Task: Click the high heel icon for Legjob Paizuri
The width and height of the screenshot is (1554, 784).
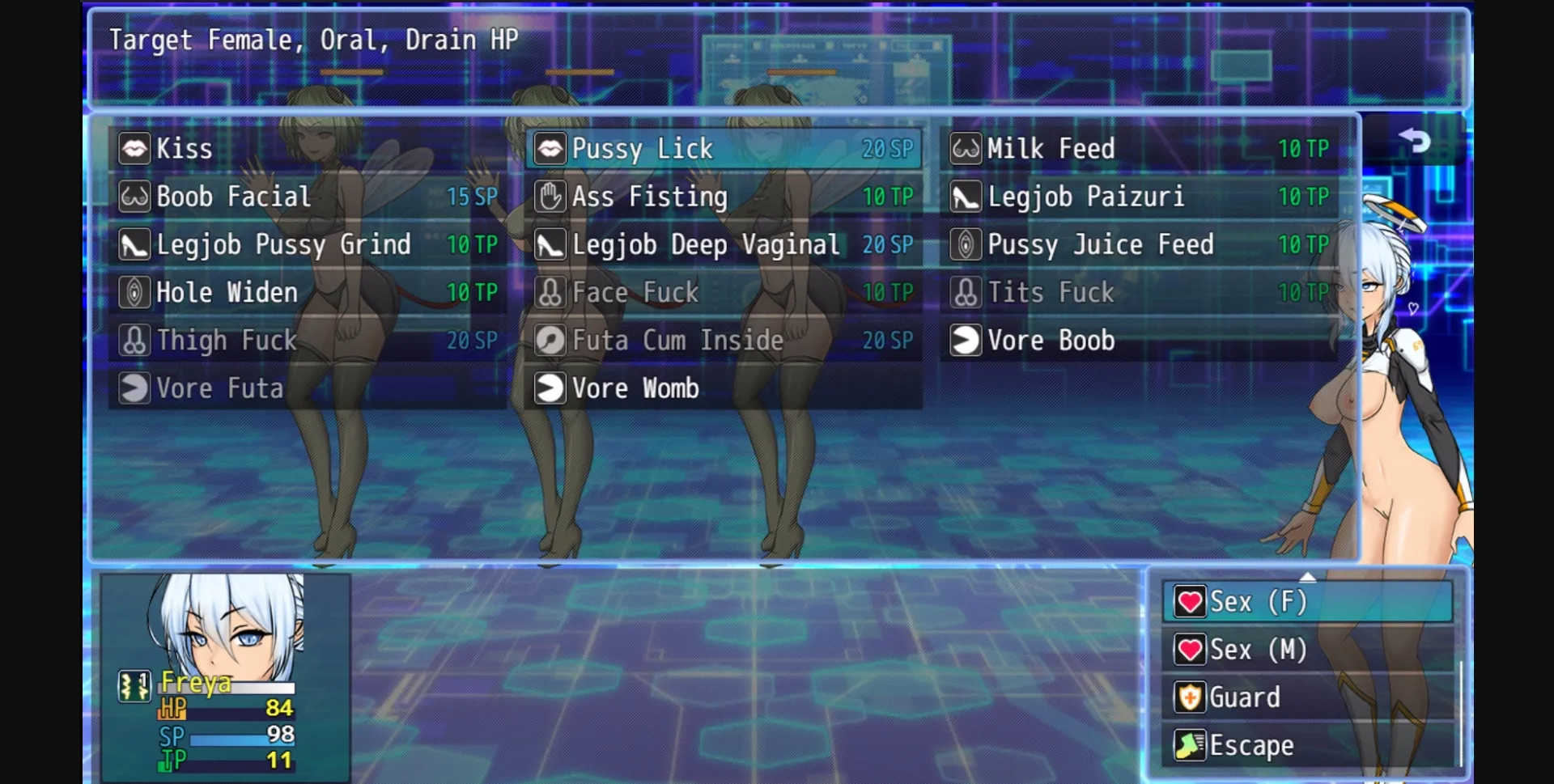Action: 965,197
